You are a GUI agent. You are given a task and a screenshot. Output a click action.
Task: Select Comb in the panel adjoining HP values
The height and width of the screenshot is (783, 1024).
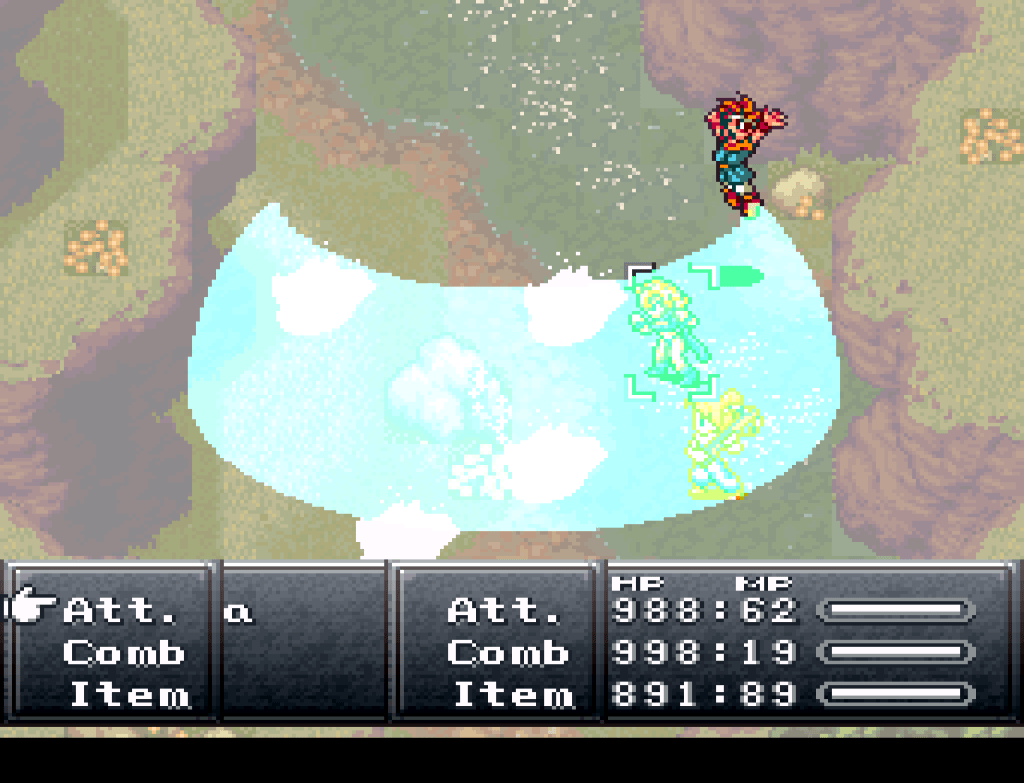(x=508, y=653)
